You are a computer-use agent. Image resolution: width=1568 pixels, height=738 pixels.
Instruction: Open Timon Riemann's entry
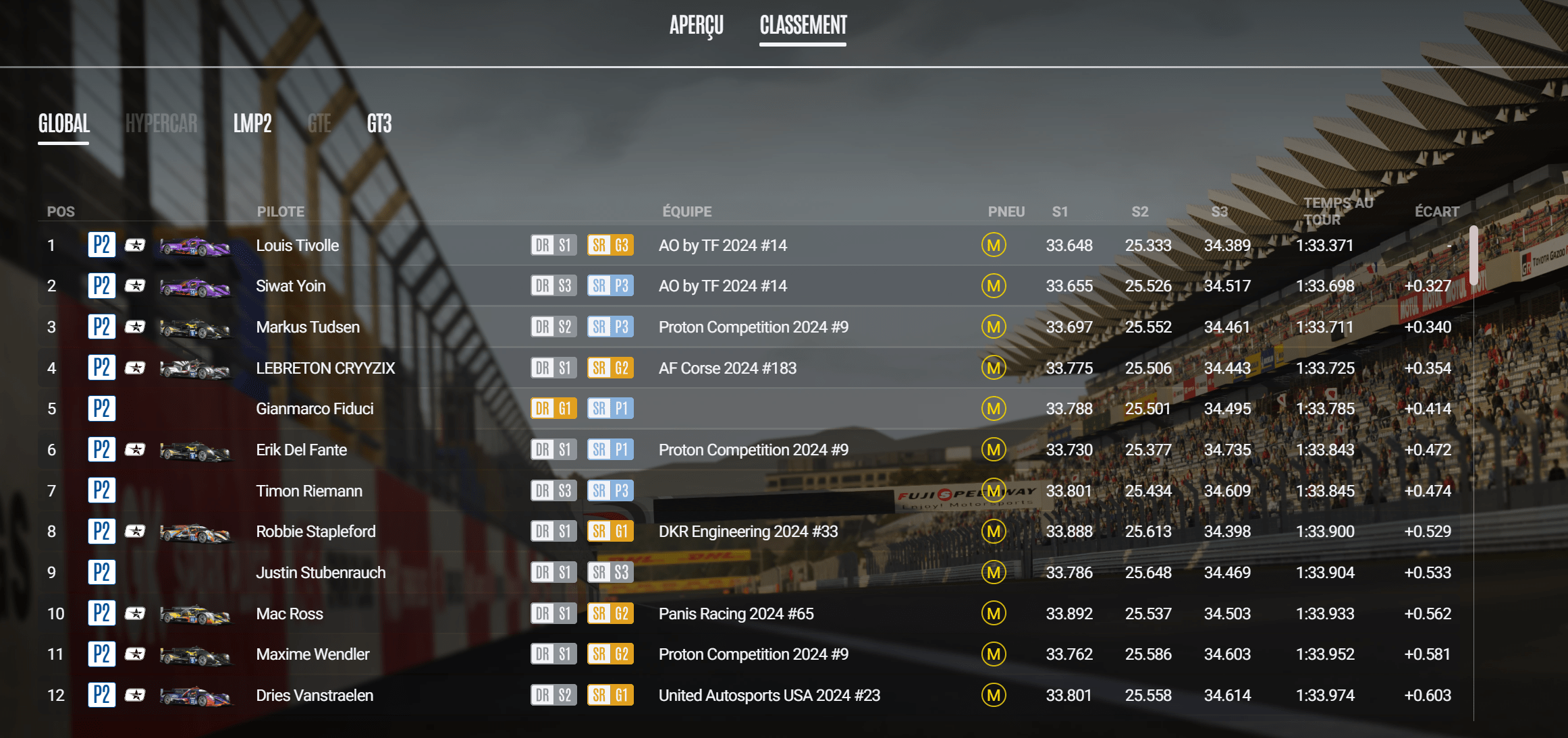tap(309, 491)
